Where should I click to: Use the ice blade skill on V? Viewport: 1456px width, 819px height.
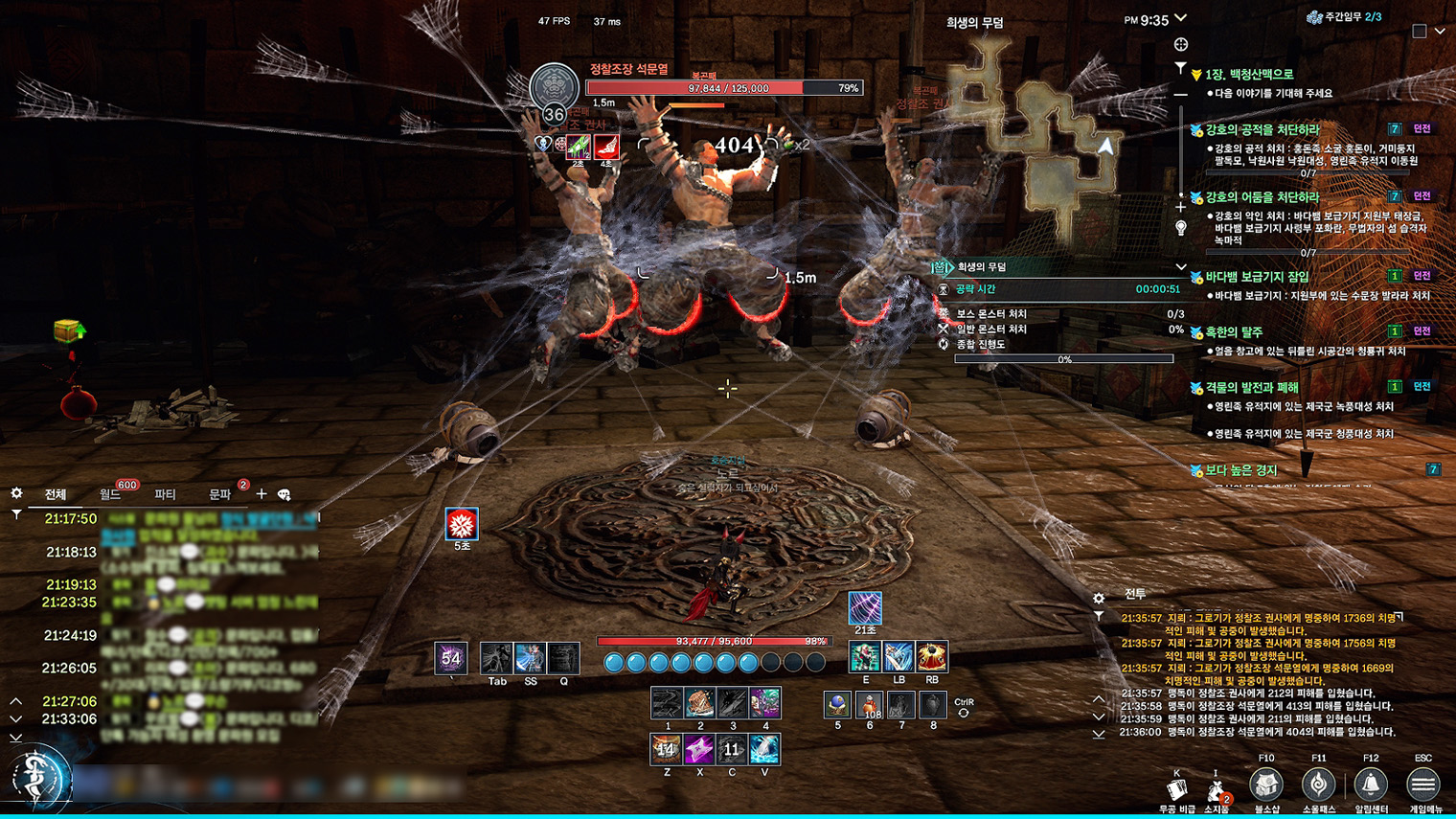(764, 749)
